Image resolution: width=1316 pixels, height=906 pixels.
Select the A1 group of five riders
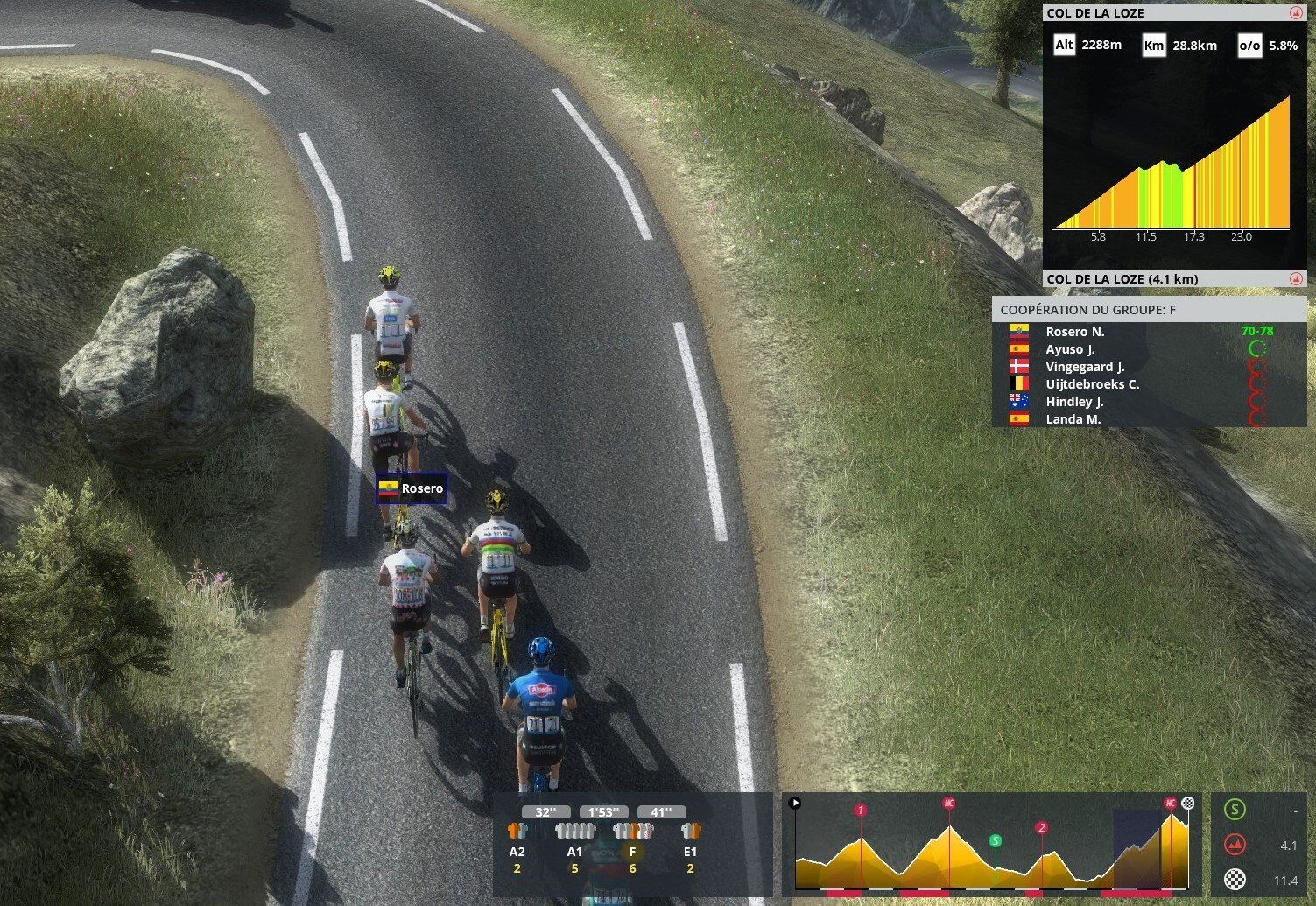tap(574, 840)
